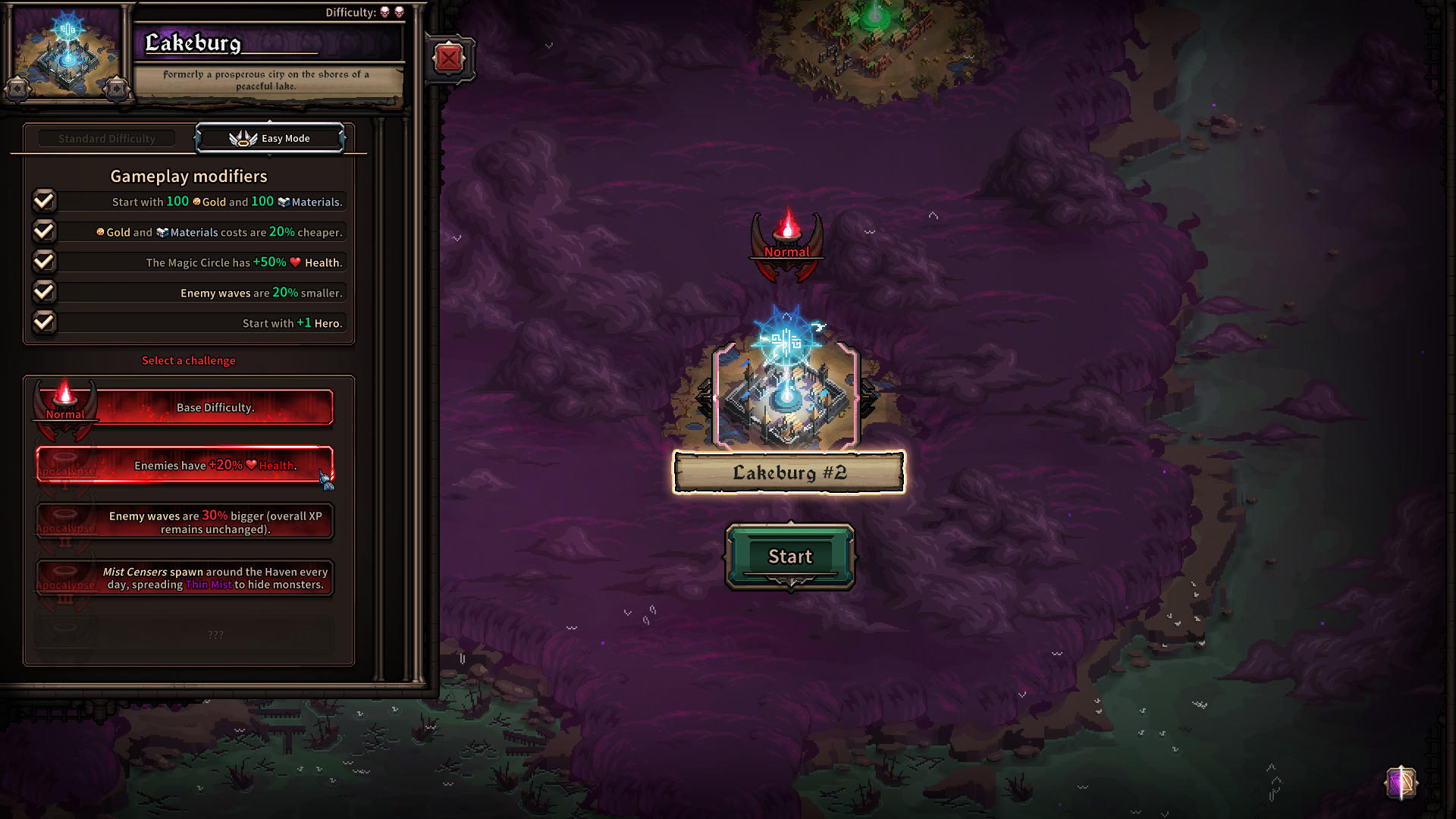
Task: Select the Normal challenge flame emblem
Action: coord(65,402)
